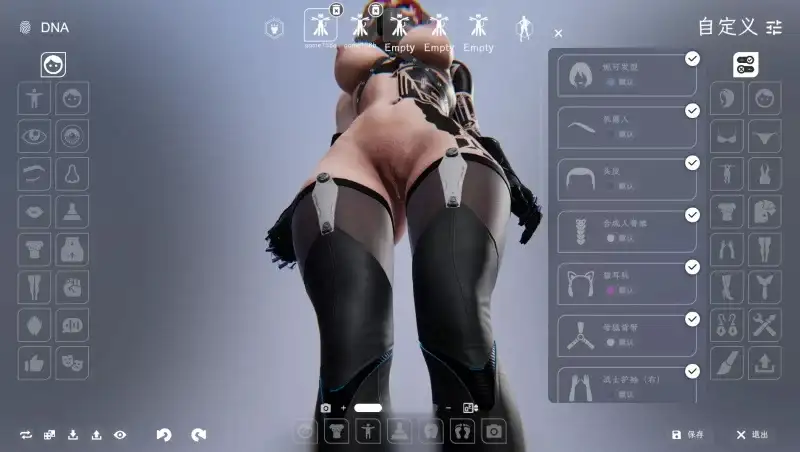
Task: Open the theater masks expression icon
Action: 72,362
